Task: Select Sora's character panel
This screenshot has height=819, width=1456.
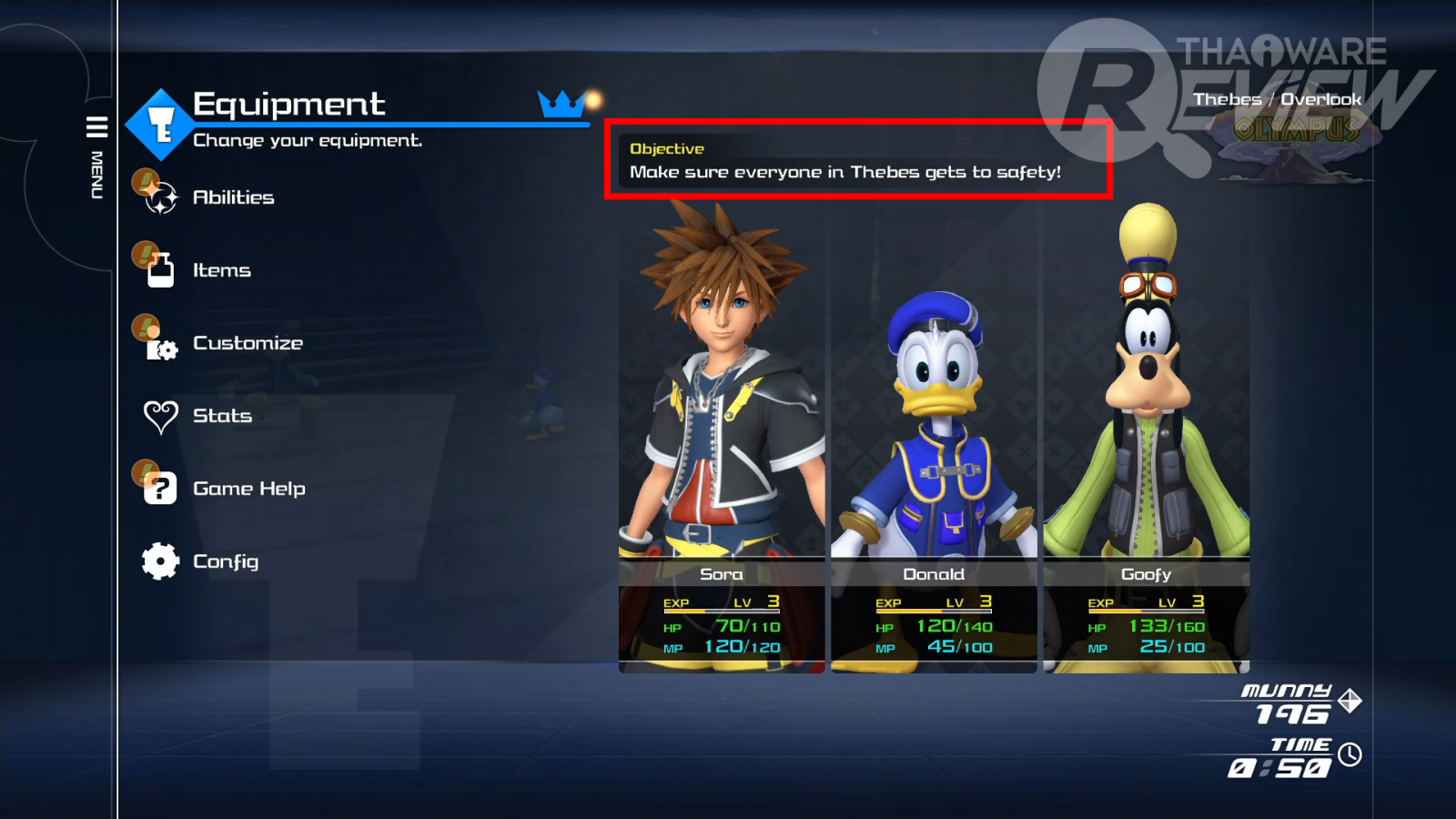Action: (722, 437)
